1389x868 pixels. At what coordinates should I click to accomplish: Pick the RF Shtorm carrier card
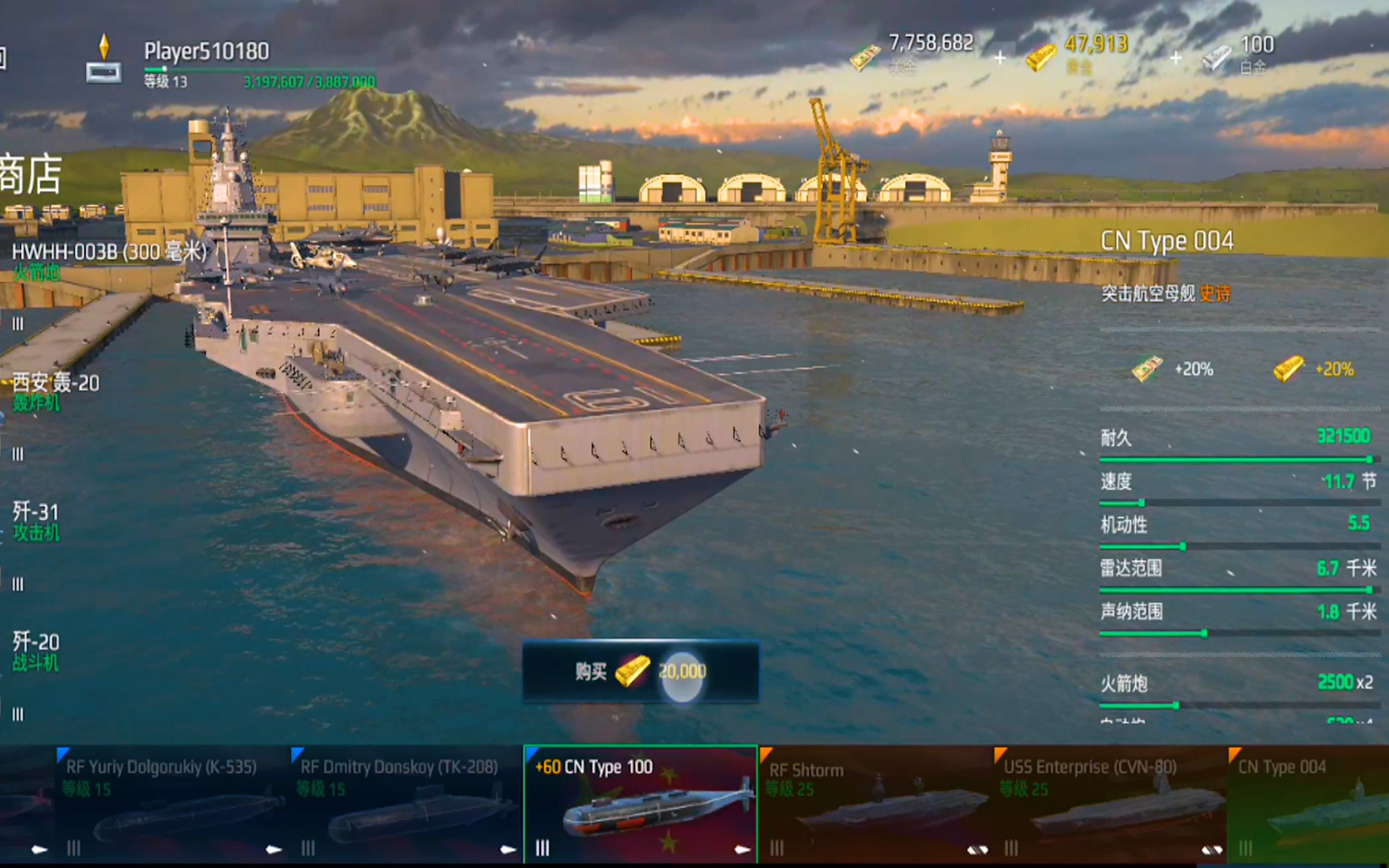pyautogui.click(x=875, y=804)
